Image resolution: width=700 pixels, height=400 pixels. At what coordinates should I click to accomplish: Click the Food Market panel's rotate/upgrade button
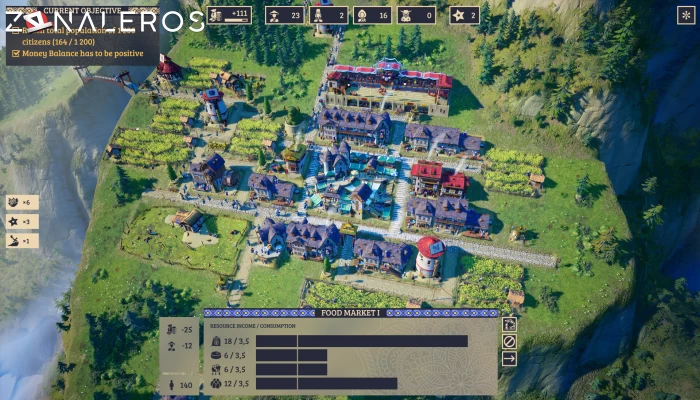click(509, 324)
